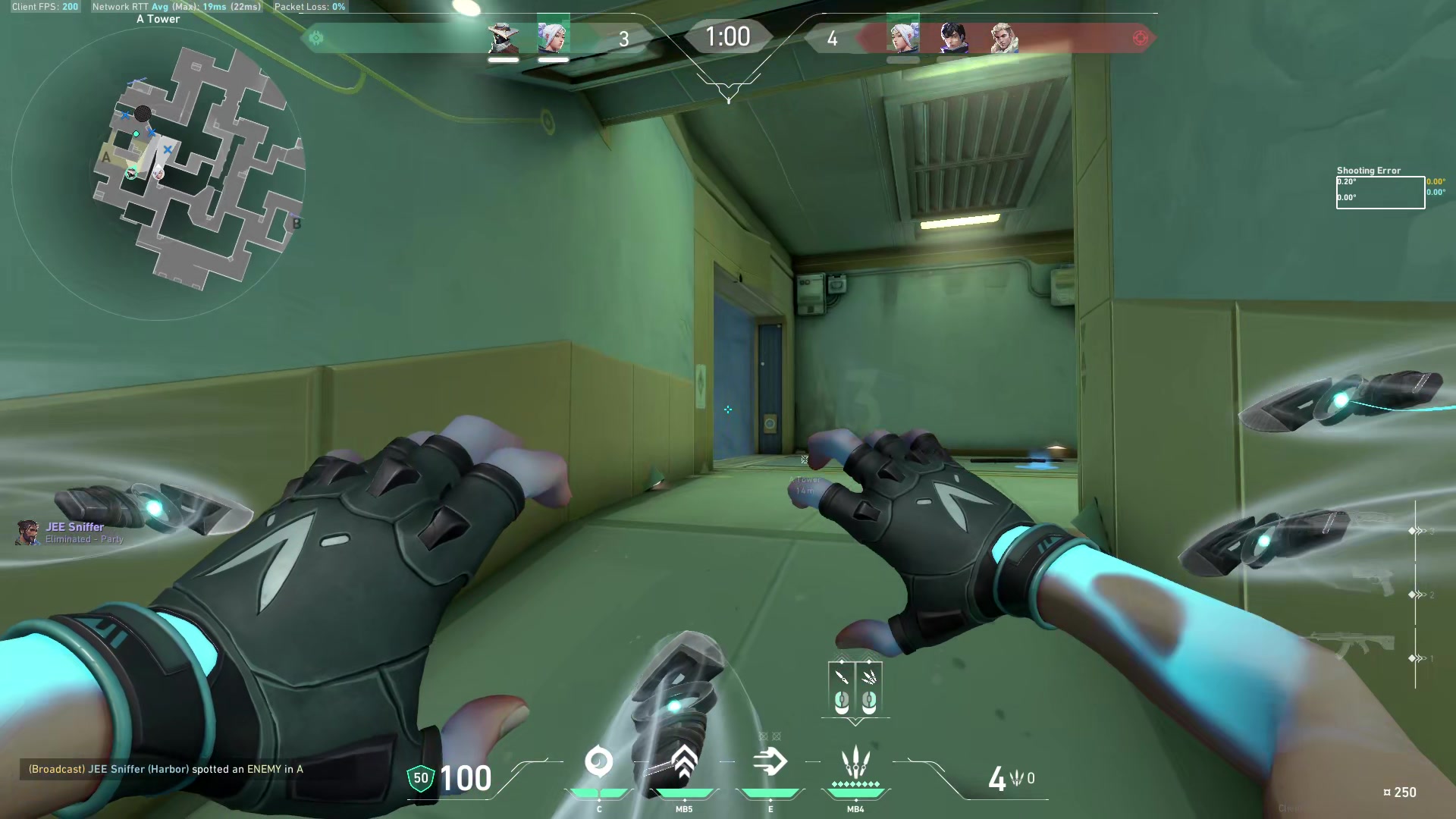Pick the blond enemy agent portrait
The width and height of the screenshot is (1456, 819).
point(1003,38)
